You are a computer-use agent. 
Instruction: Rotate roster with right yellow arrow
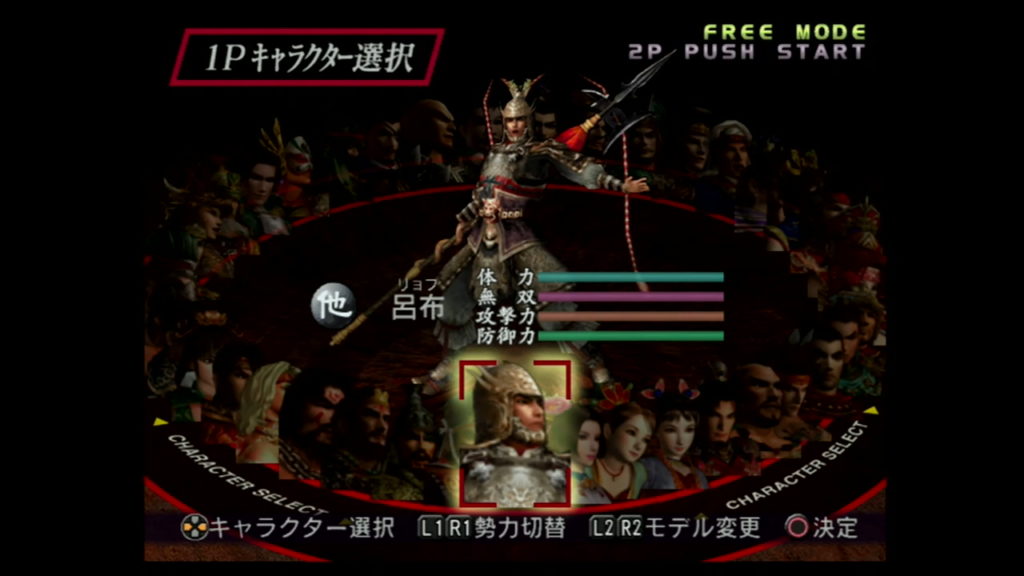pyautogui.click(x=871, y=410)
